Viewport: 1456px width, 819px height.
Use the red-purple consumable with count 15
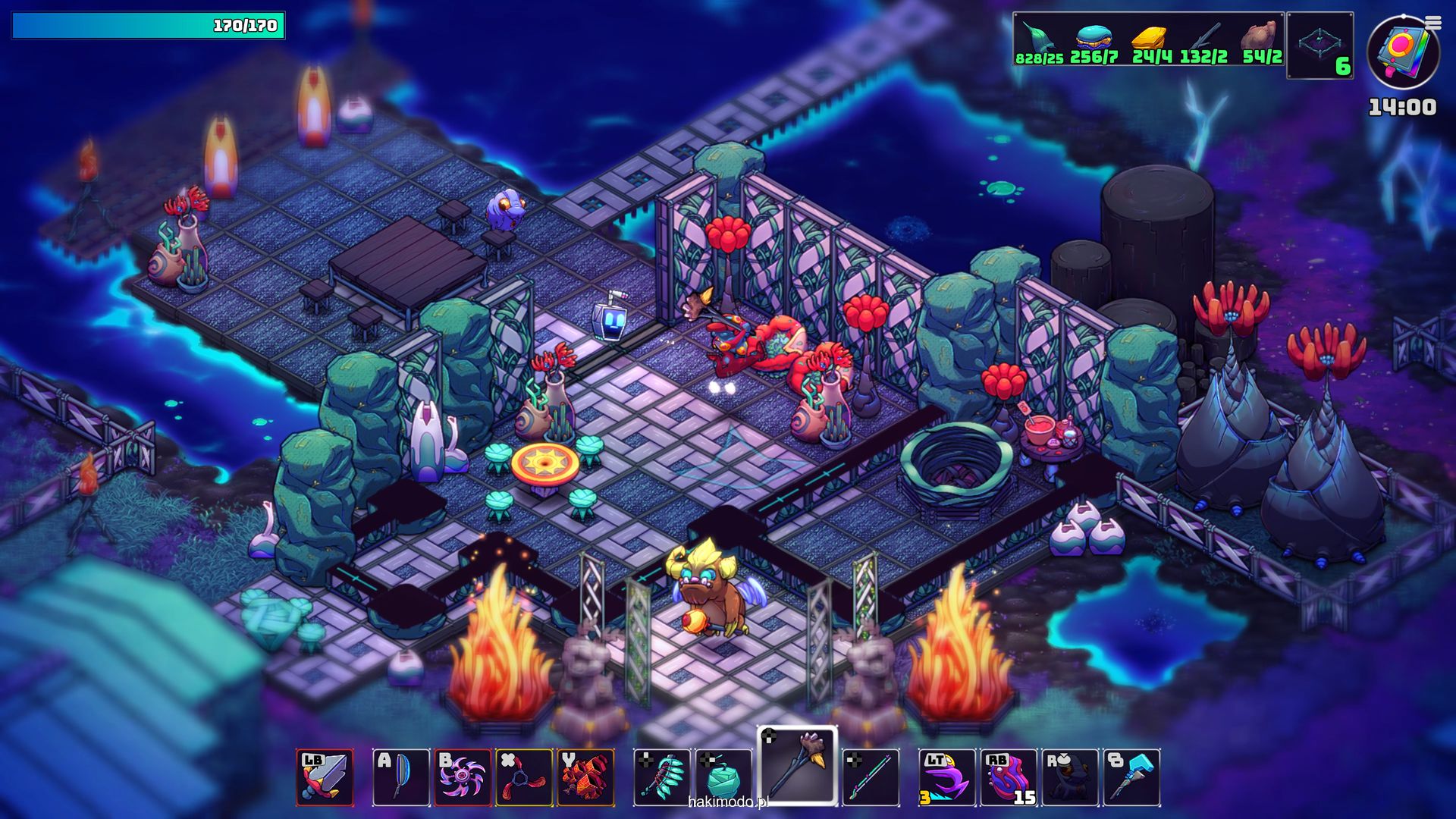(1009, 777)
